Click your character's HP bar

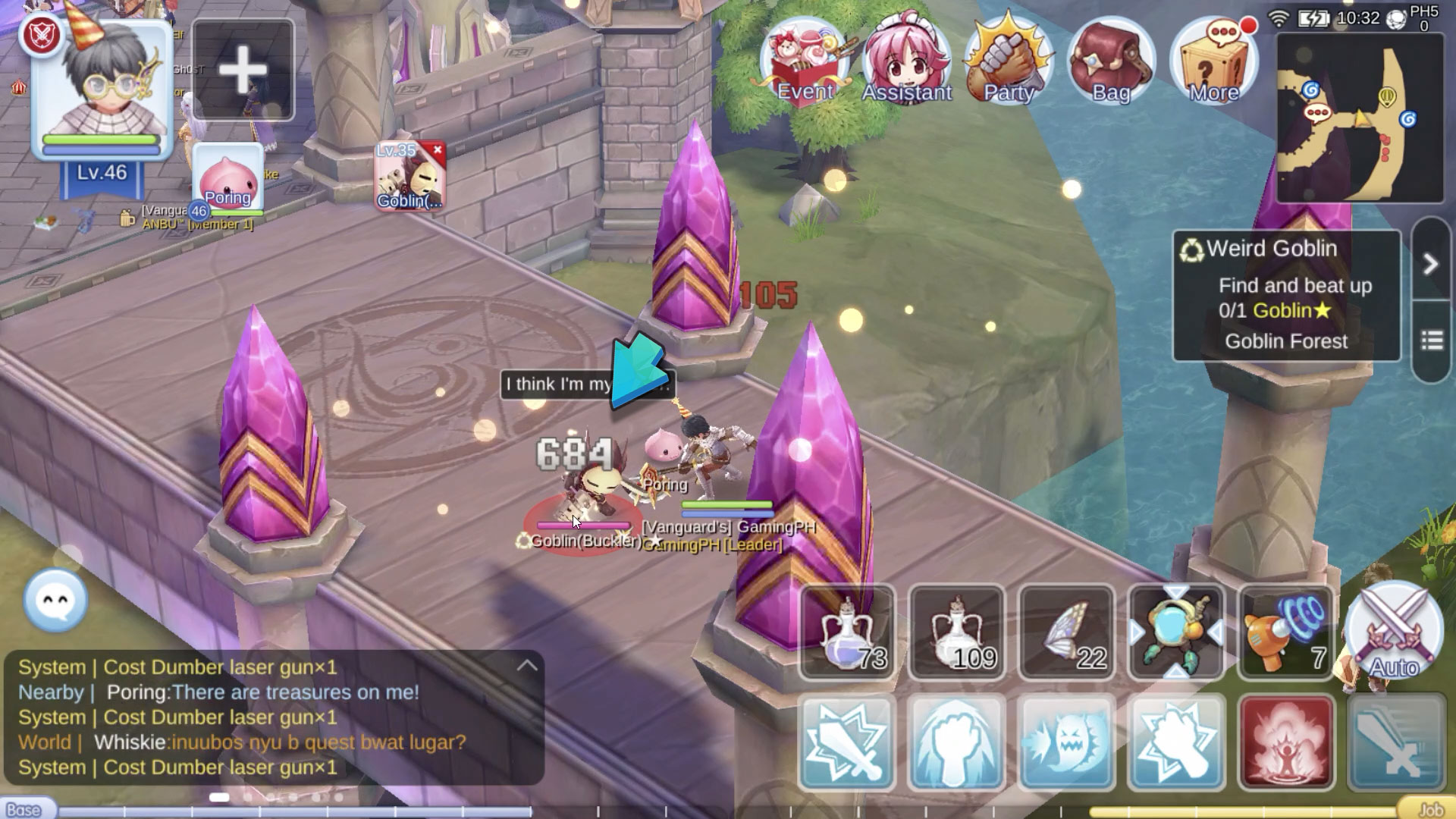tap(103, 140)
